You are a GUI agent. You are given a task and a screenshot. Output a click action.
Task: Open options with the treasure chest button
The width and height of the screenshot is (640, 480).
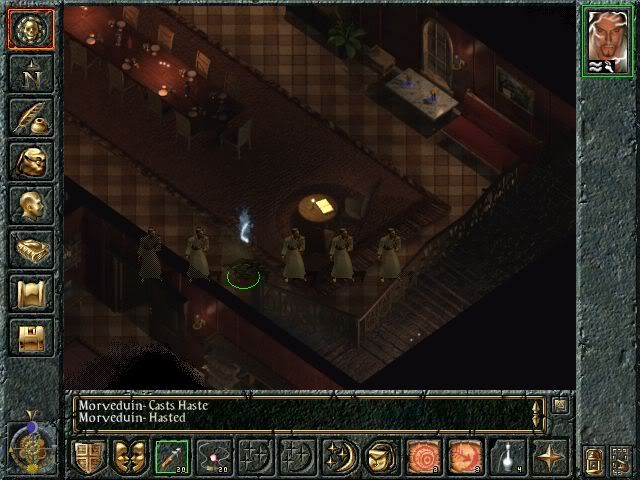[30, 338]
